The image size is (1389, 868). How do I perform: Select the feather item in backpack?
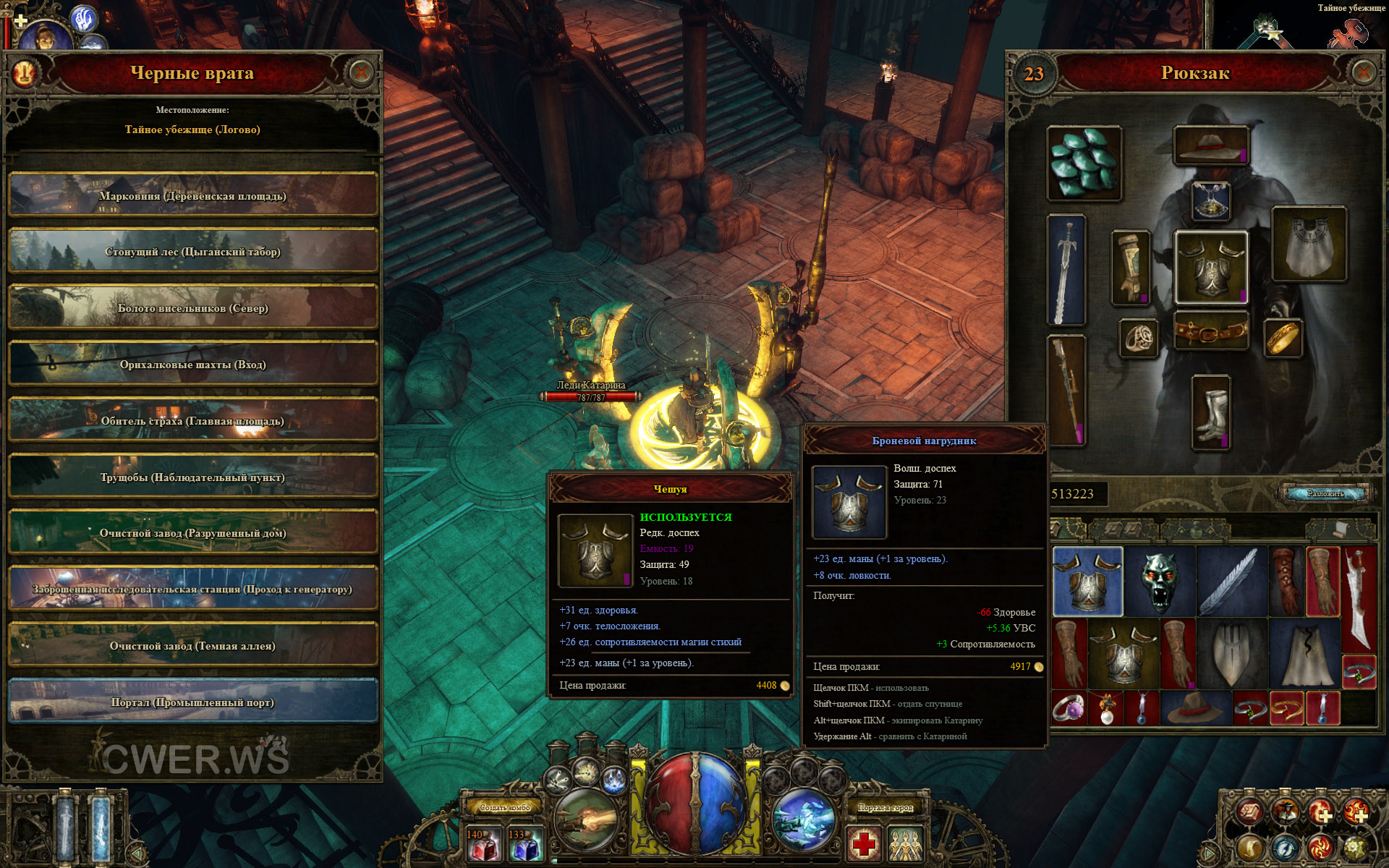click(1231, 581)
